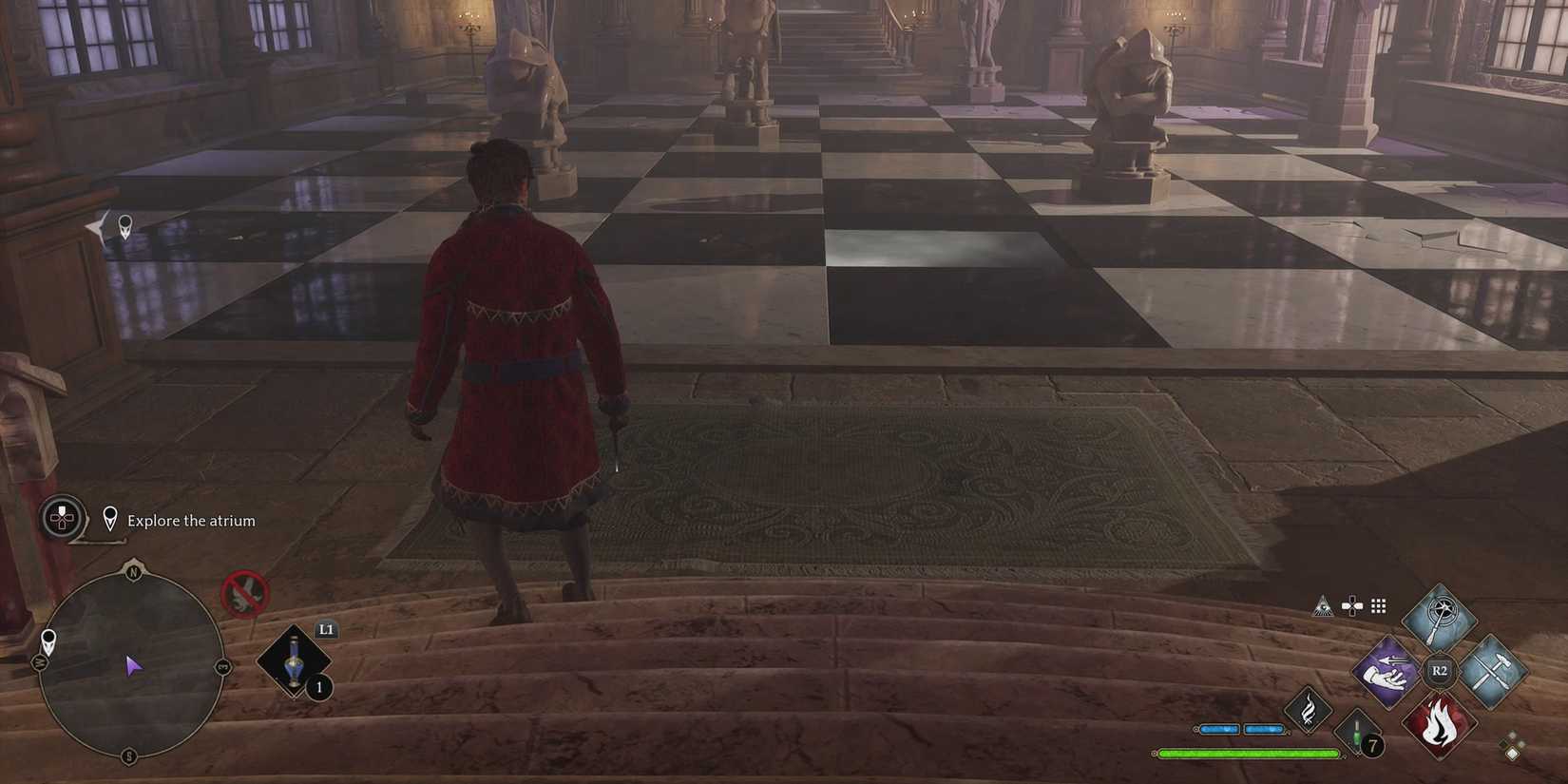Expand the D-pad spell selector icon
The image size is (1568, 784).
(1351, 606)
